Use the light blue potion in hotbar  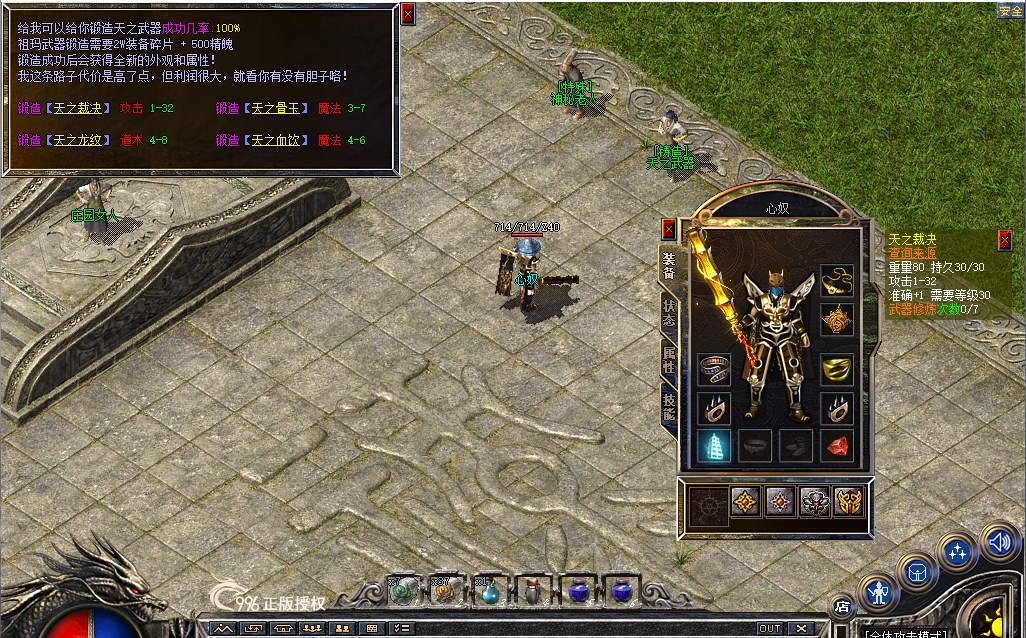(488, 591)
